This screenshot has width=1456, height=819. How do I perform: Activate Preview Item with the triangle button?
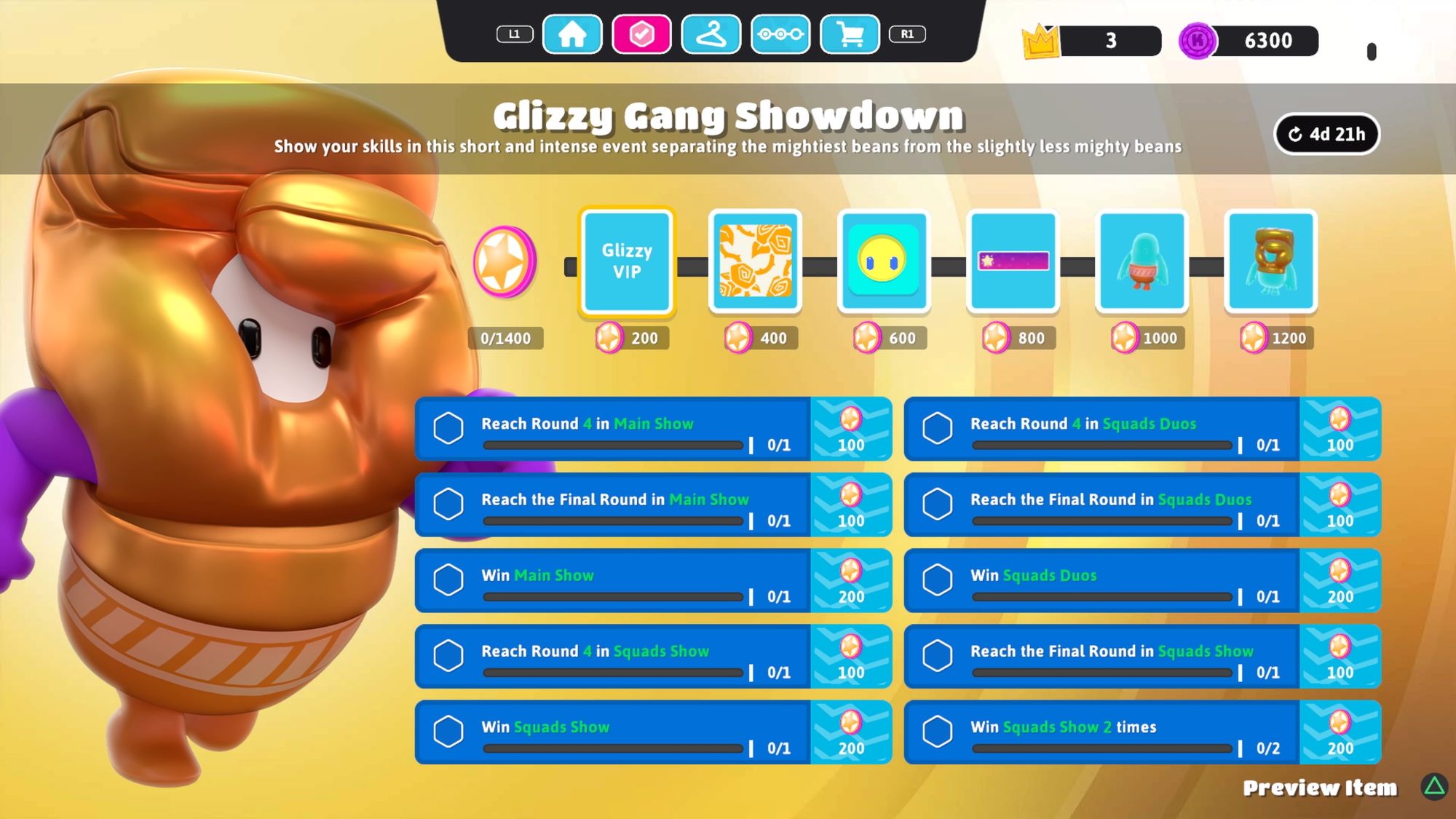[x=1431, y=787]
